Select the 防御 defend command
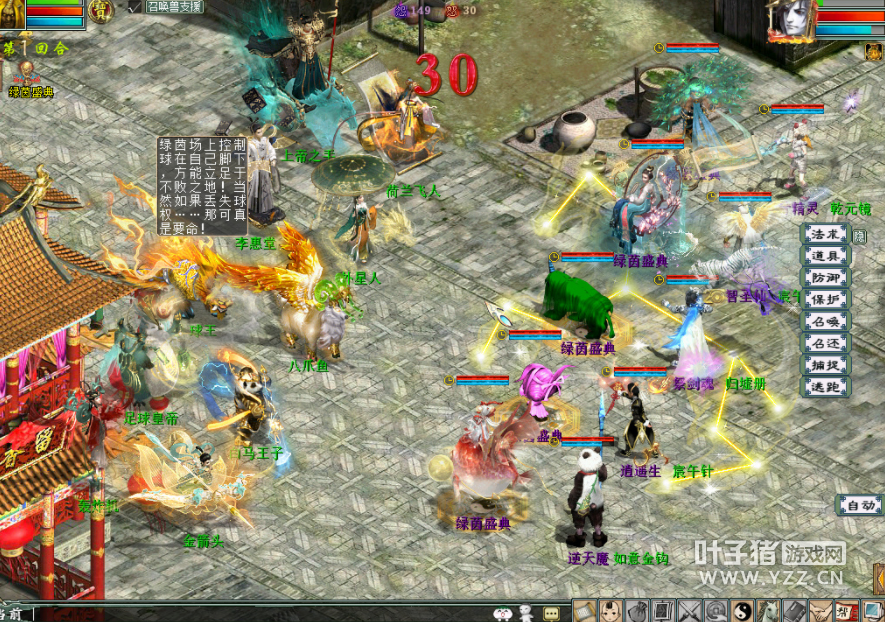The height and width of the screenshot is (622, 885). pyautogui.click(x=826, y=278)
